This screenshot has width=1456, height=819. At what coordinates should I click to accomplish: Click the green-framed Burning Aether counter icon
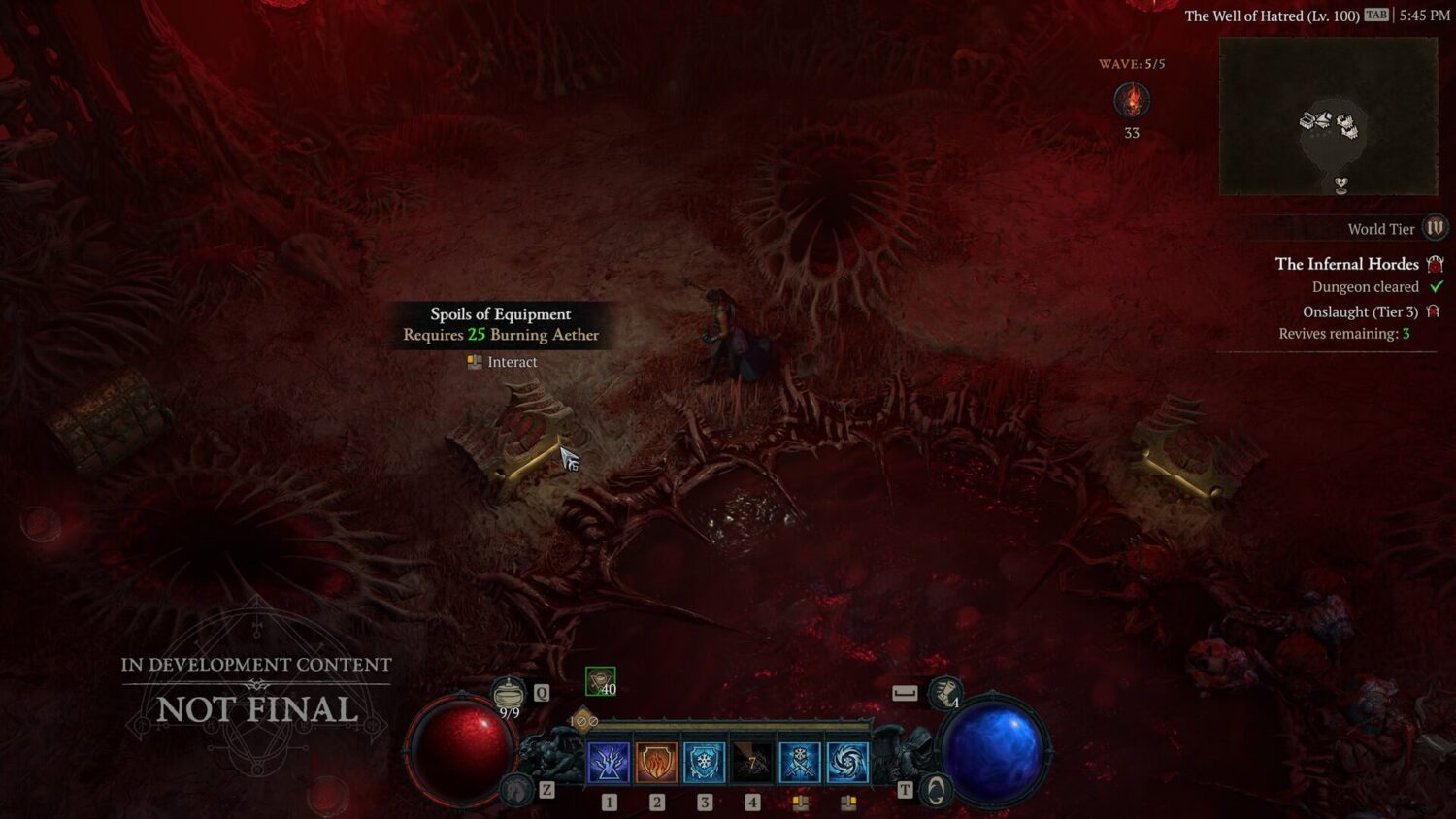pyautogui.click(x=599, y=679)
